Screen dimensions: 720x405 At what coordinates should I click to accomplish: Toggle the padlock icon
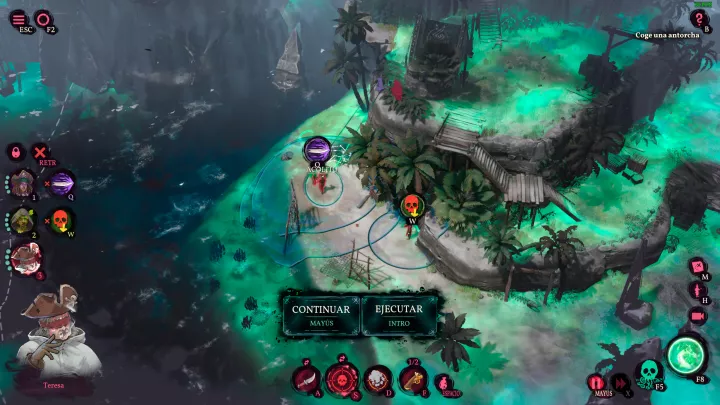tap(16, 152)
